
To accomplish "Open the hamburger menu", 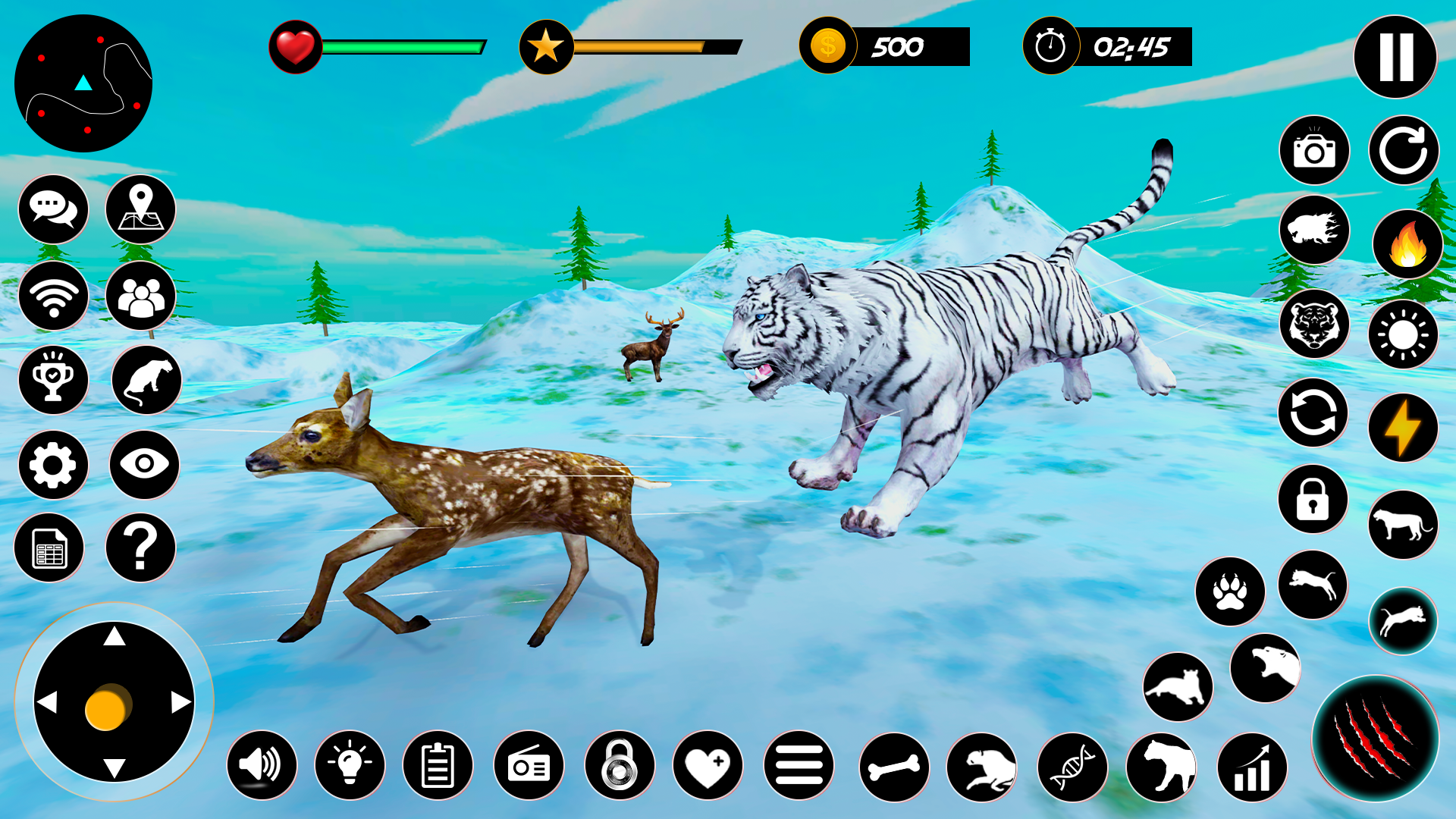I will [x=800, y=765].
